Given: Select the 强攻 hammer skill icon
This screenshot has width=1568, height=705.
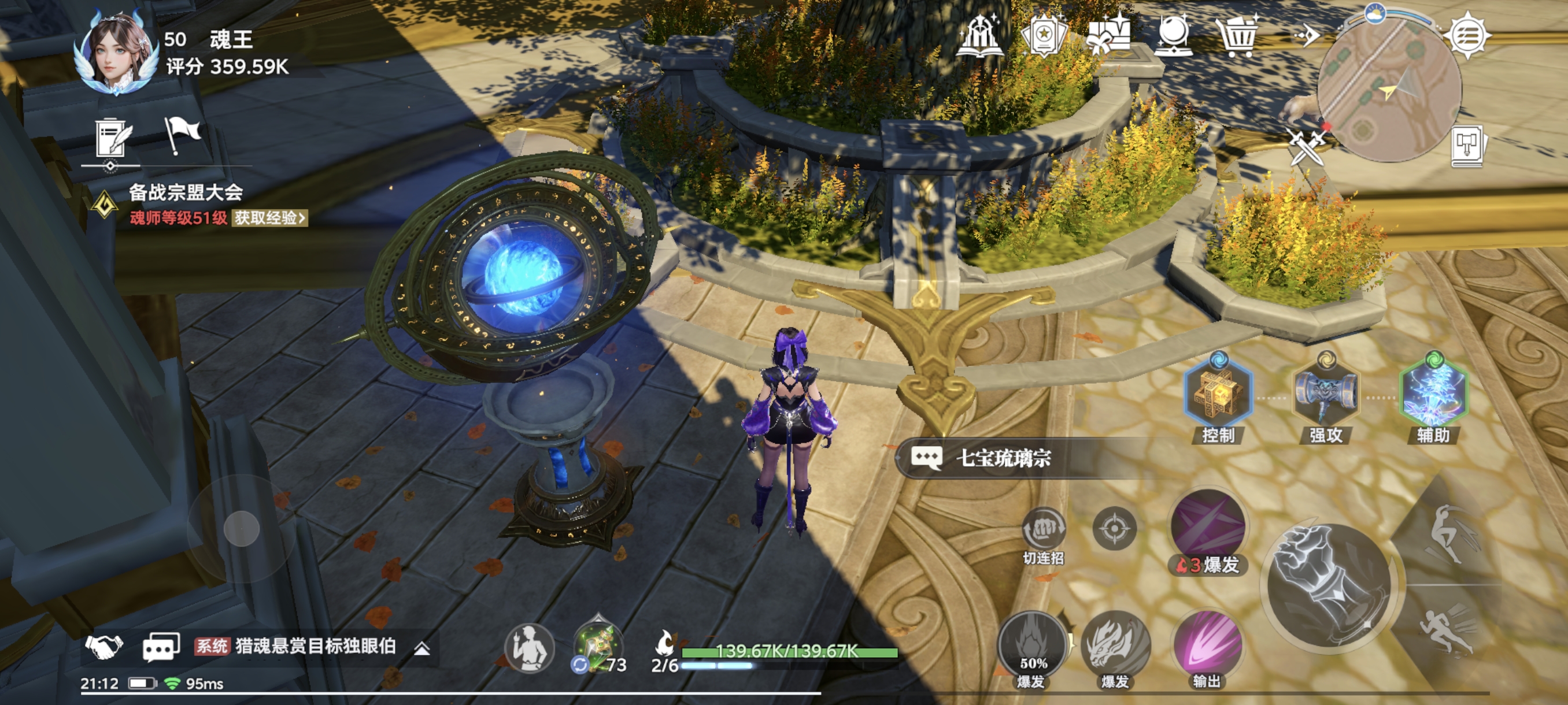Looking at the screenshot, I should pyautogui.click(x=1325, y=395).
